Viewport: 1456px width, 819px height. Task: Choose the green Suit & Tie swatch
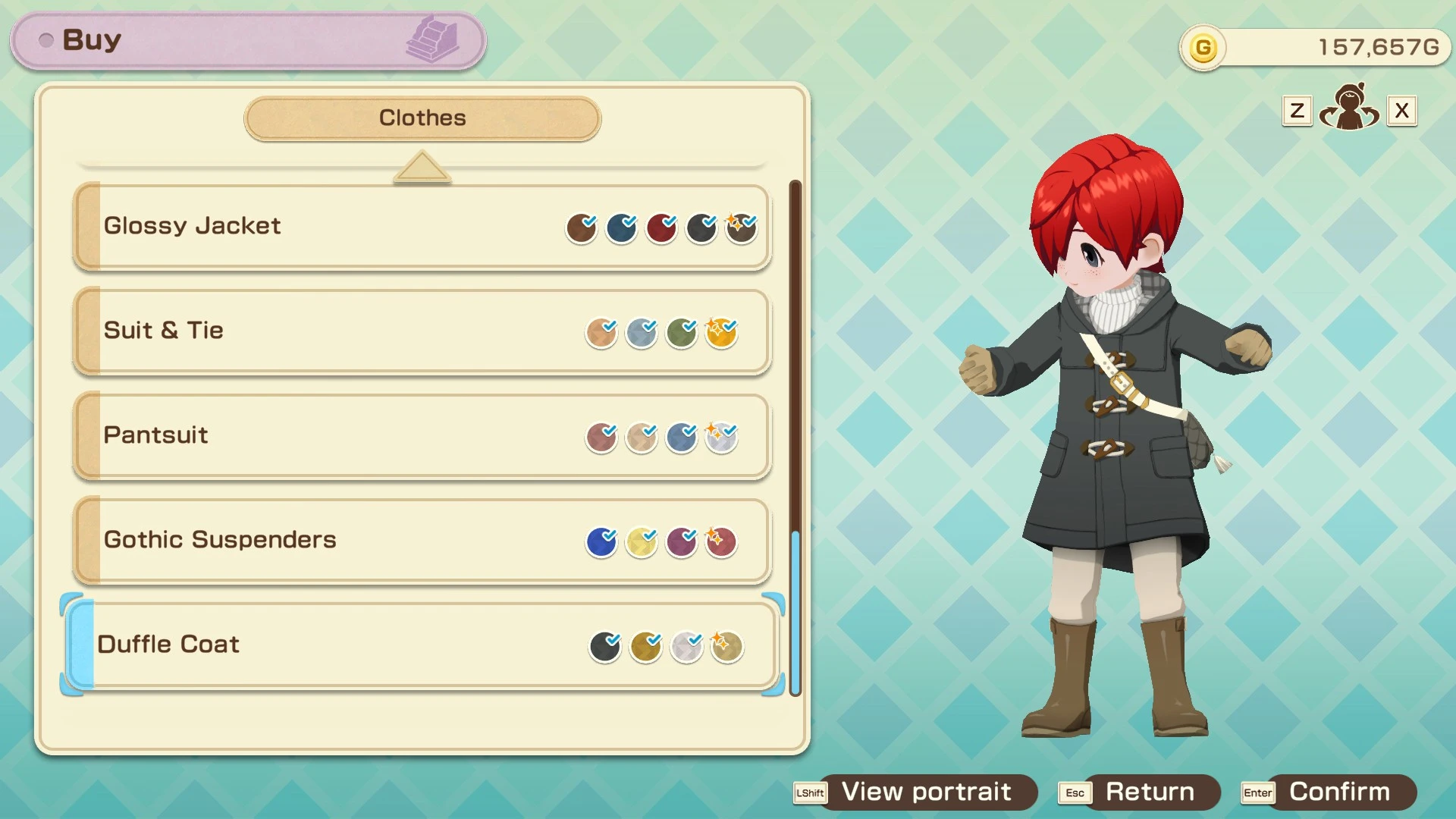point(681,333)
